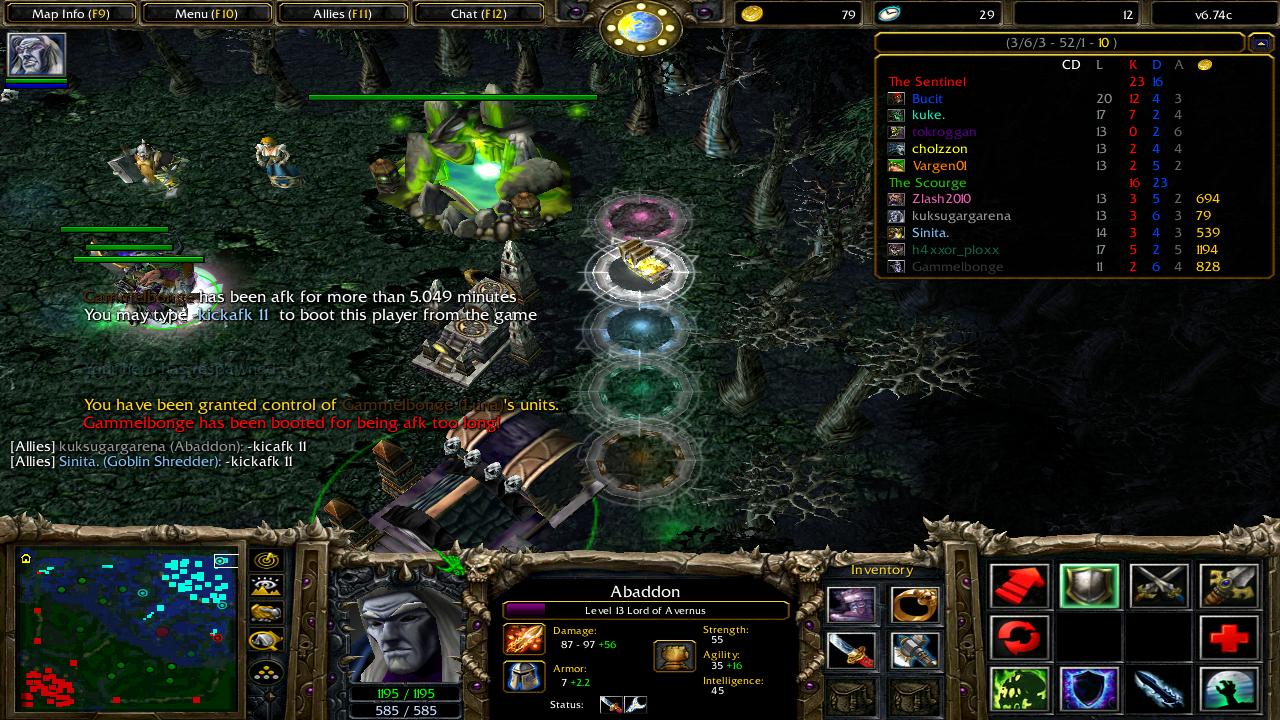Cast the green Death Coil ability

pyautogui.click(x=1020, y=689)
